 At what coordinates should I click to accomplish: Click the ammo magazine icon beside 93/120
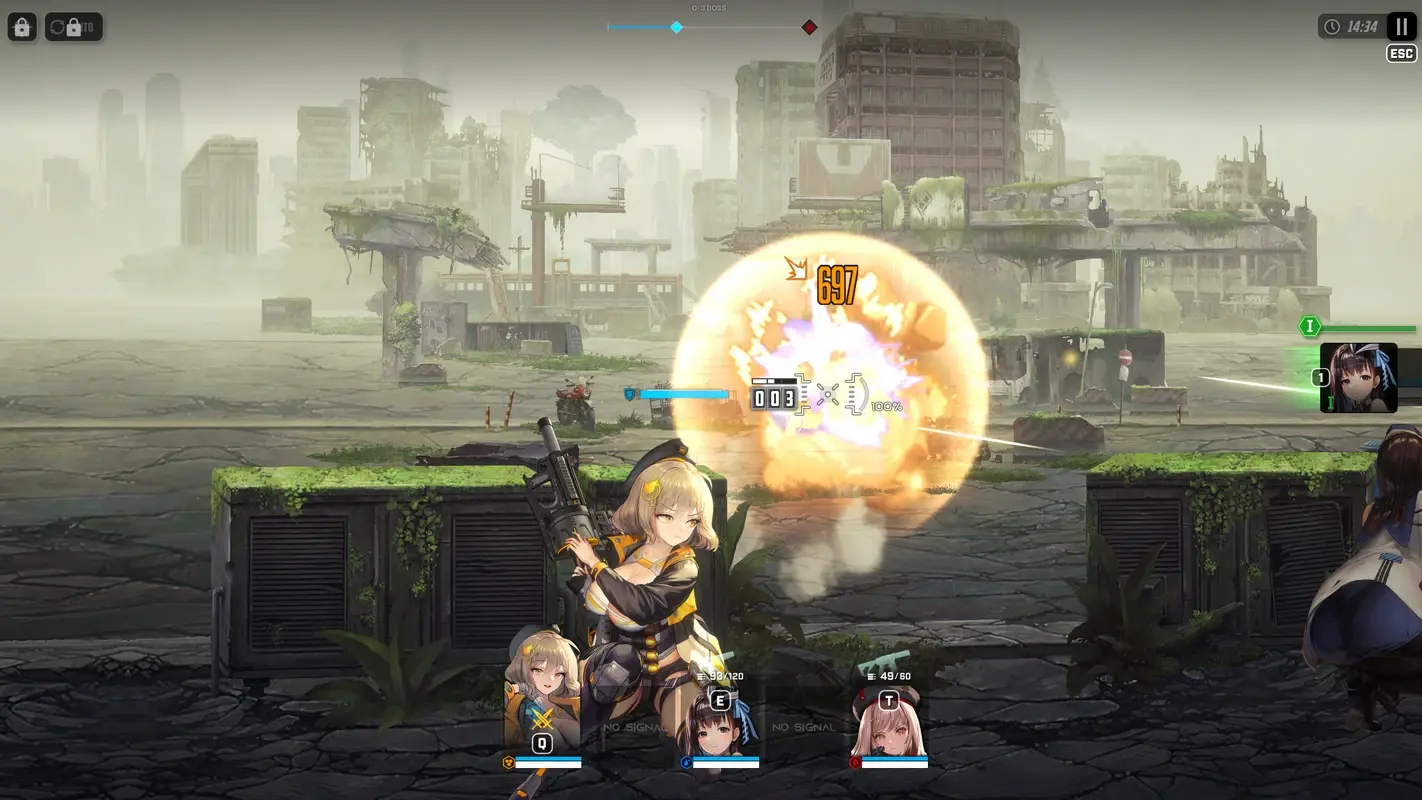(x=701, y=675)
